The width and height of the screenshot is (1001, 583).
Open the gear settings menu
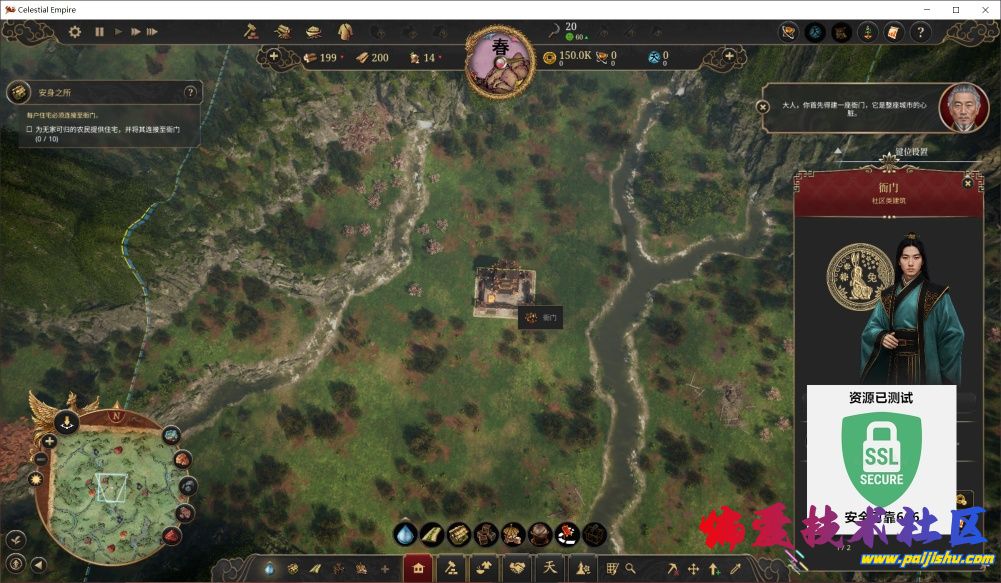[75, 32]
